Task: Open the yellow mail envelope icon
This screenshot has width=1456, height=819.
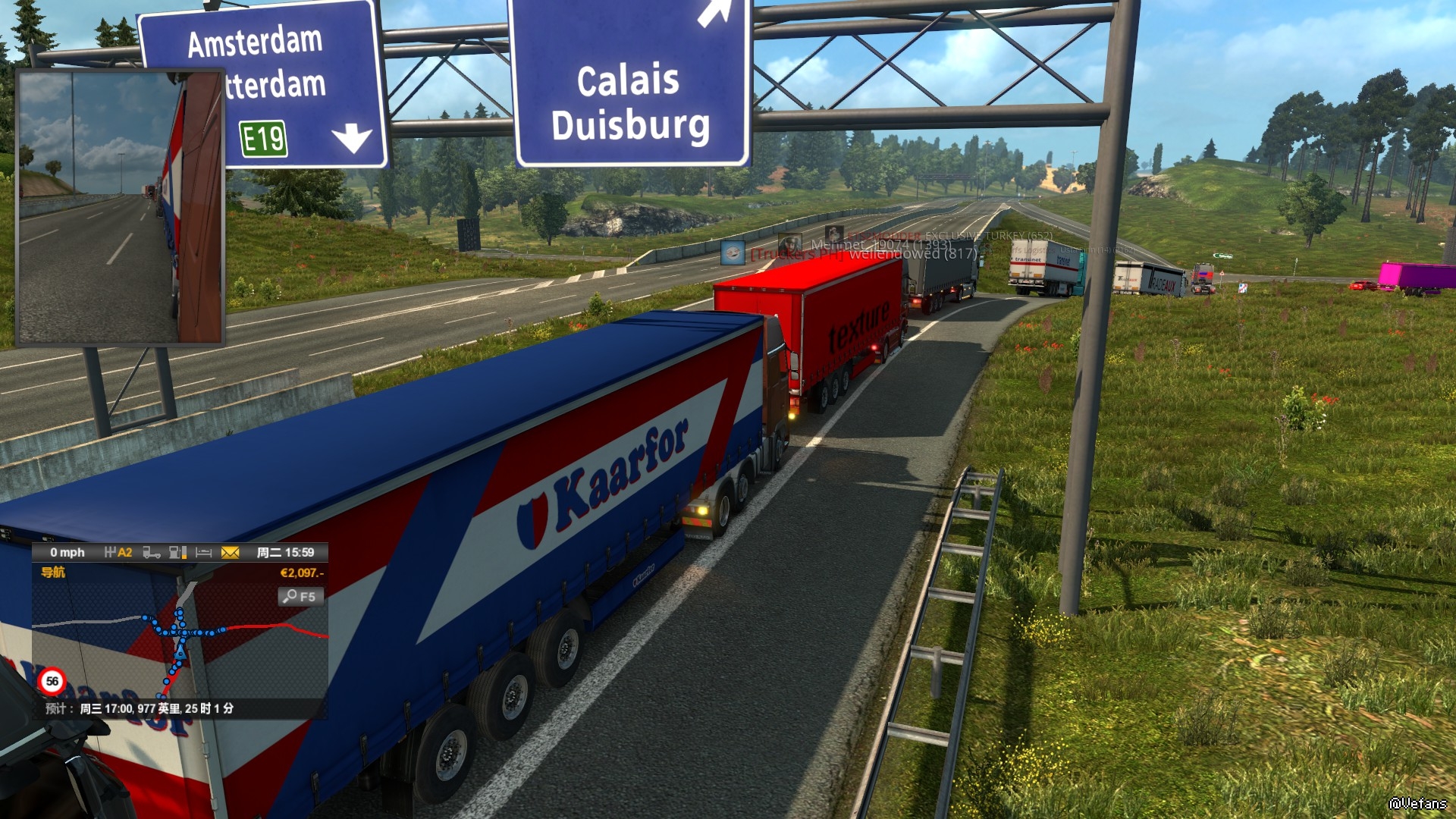Action: (x=230, y=553)
